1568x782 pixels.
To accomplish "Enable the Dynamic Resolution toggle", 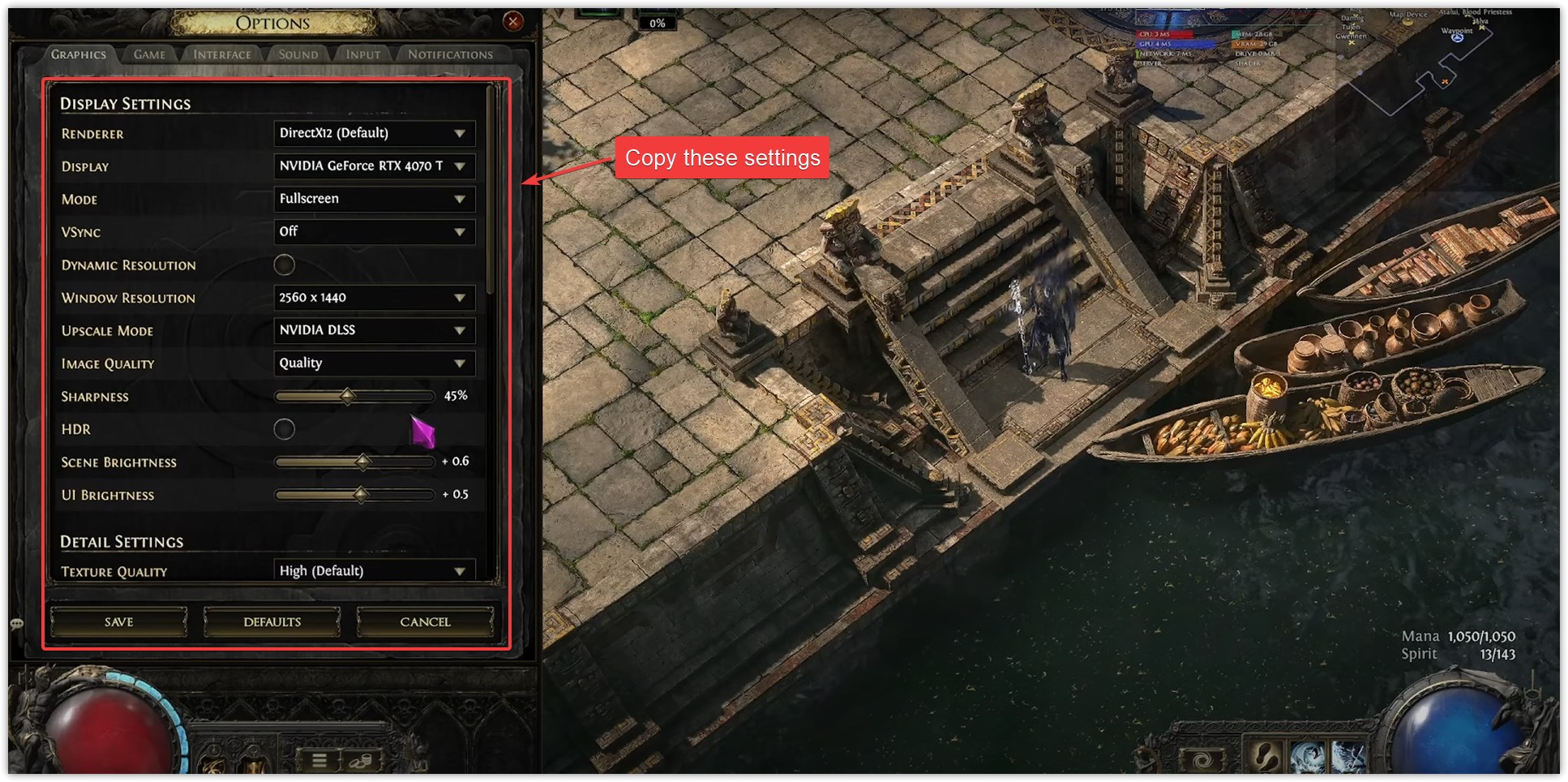I will (x=285, y=265).
